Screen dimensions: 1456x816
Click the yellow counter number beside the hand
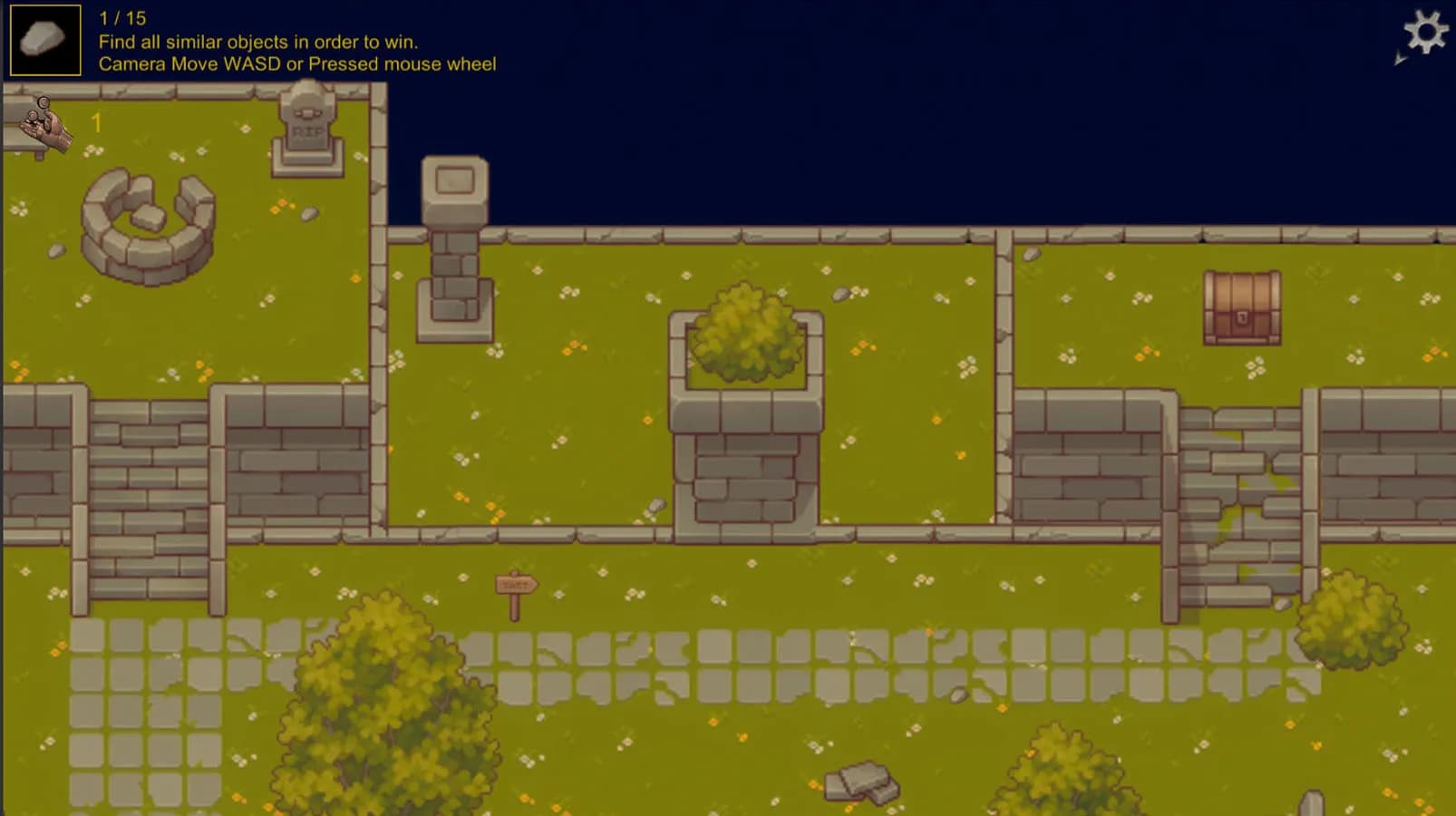(95, 122)
